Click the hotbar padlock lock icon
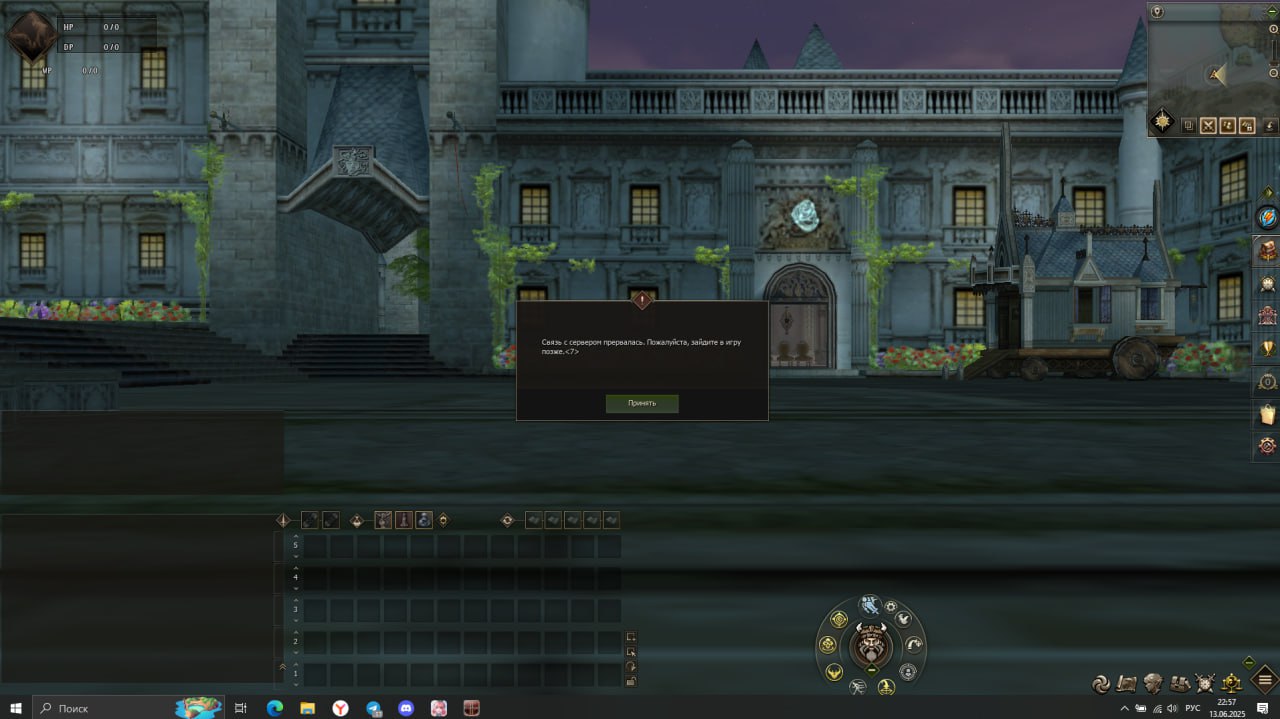Screen dimensions: 1280x719 [x=631, y=681]
